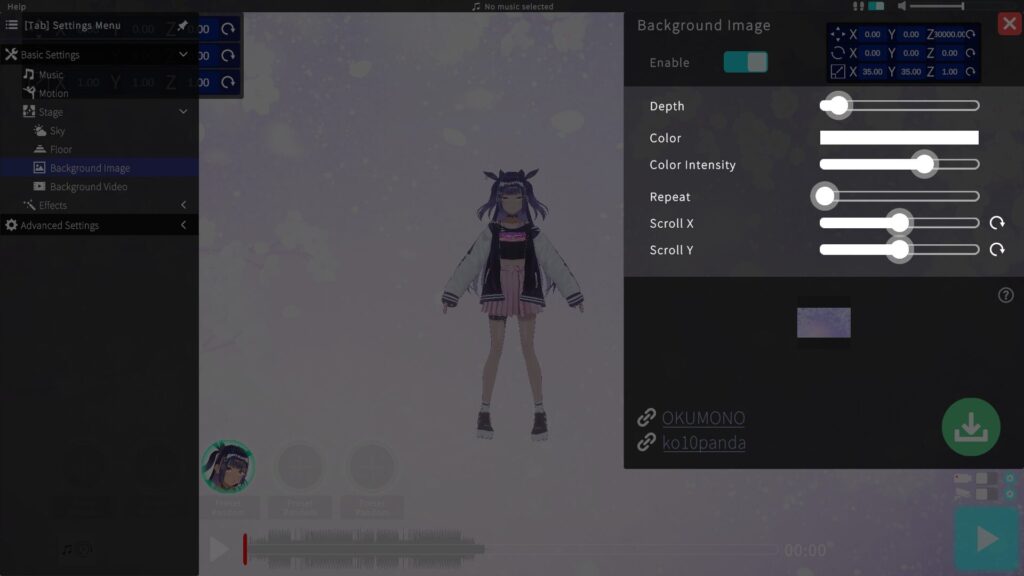The image size is (1024, 576).
Task: Click the green download button
Action: coord(970,427)
